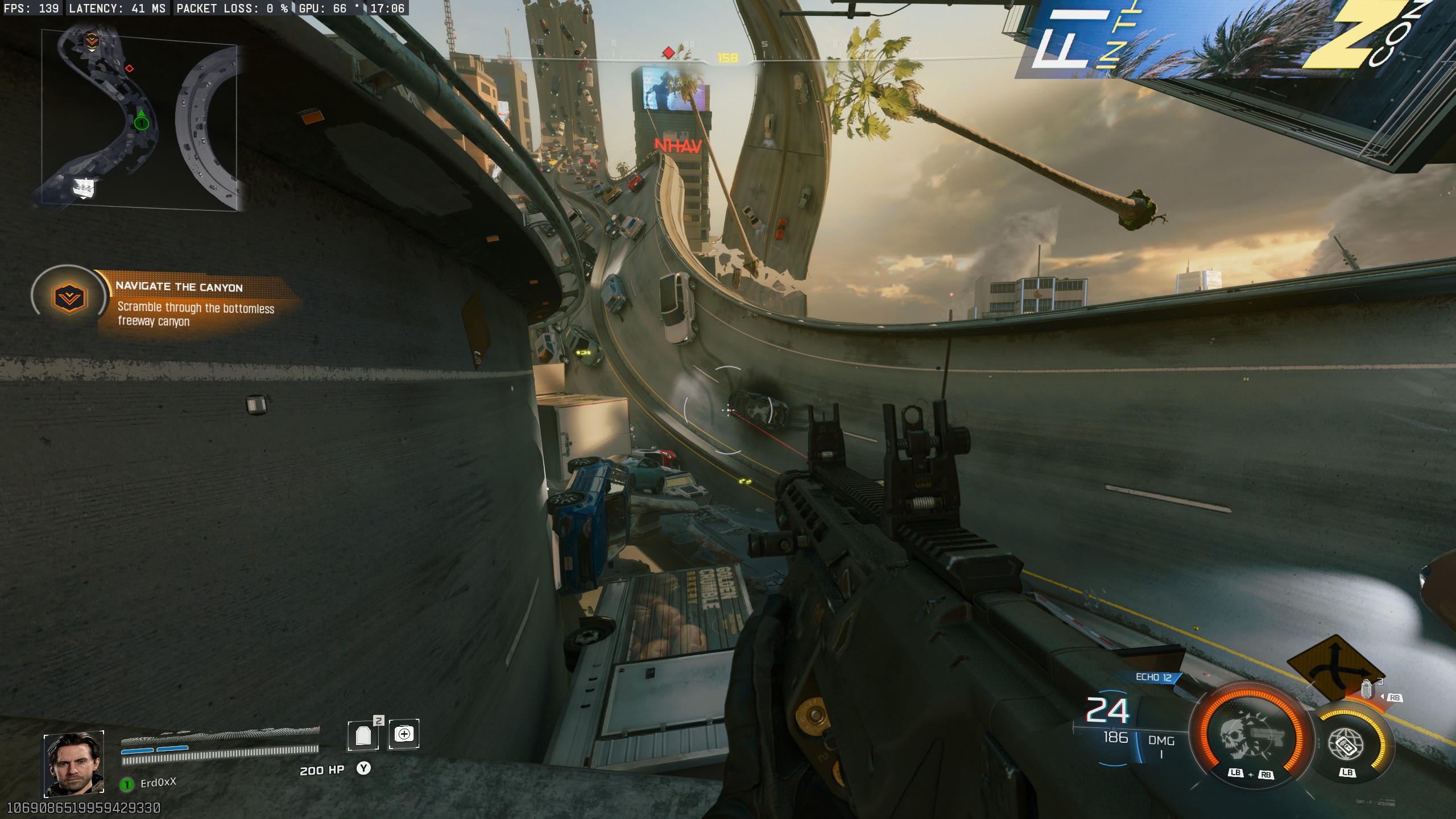1456x819 pixels.
Task: Click ErdOxX's character portrait
Action: (x=74, y=763)
